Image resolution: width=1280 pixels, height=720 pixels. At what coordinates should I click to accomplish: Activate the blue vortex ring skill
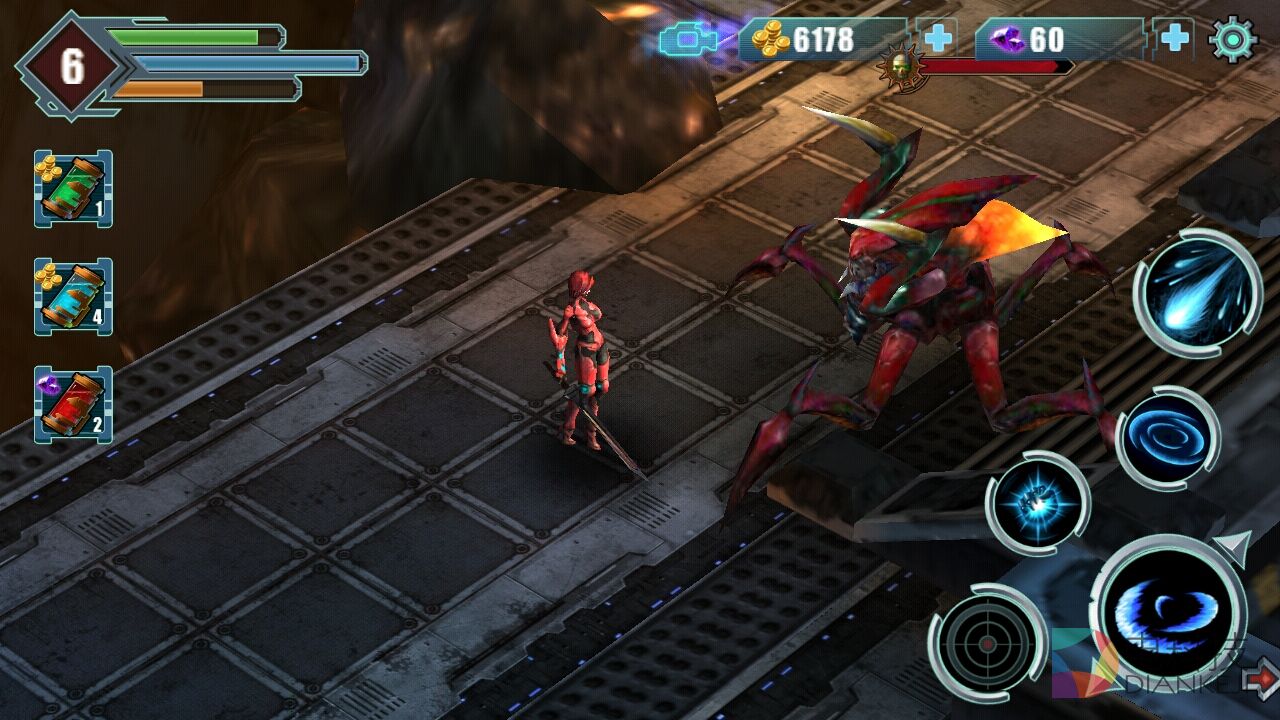(x=1167, y=438)
